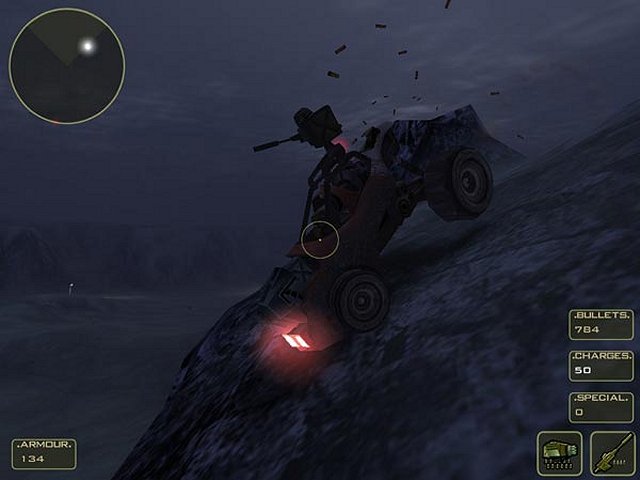The image size is (640, 480).
Task: Choose the machine gun weapon icon
Action: pyautogui.click(x=611, y=452)
